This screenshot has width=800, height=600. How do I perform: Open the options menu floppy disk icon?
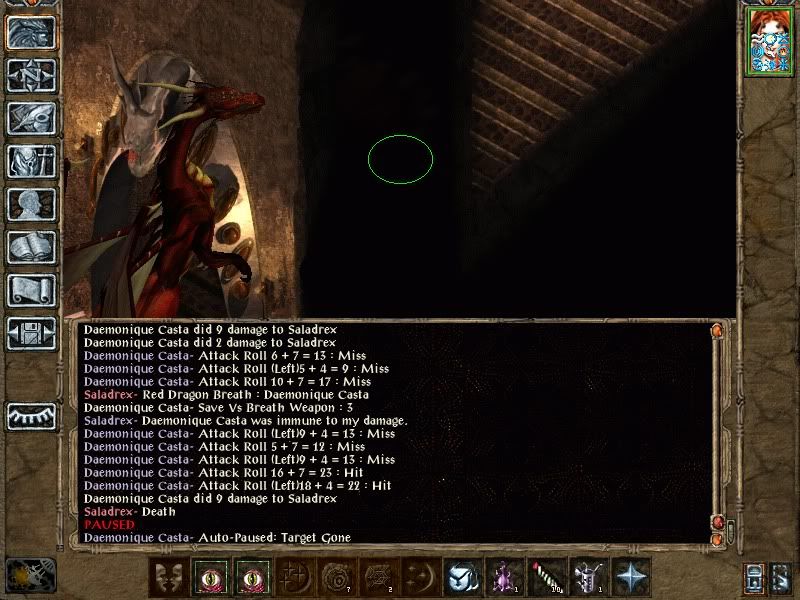click(30, 333)
